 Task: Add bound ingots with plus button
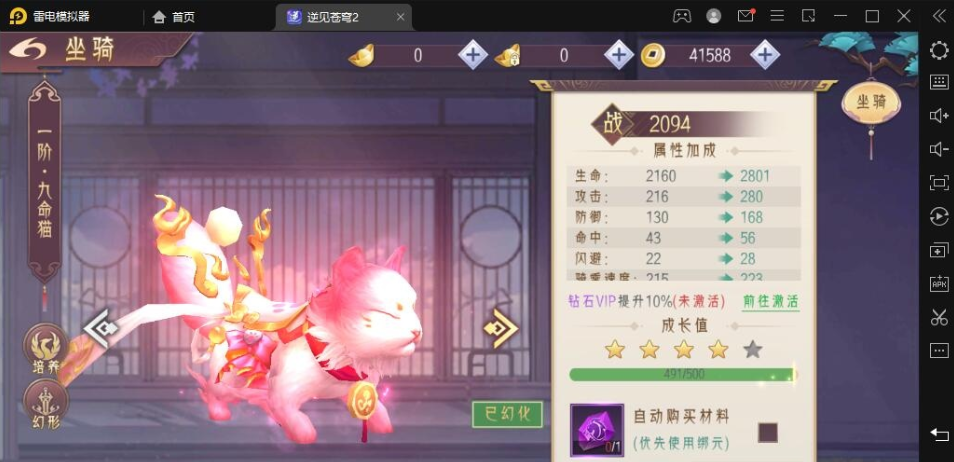tap(618, 55)
